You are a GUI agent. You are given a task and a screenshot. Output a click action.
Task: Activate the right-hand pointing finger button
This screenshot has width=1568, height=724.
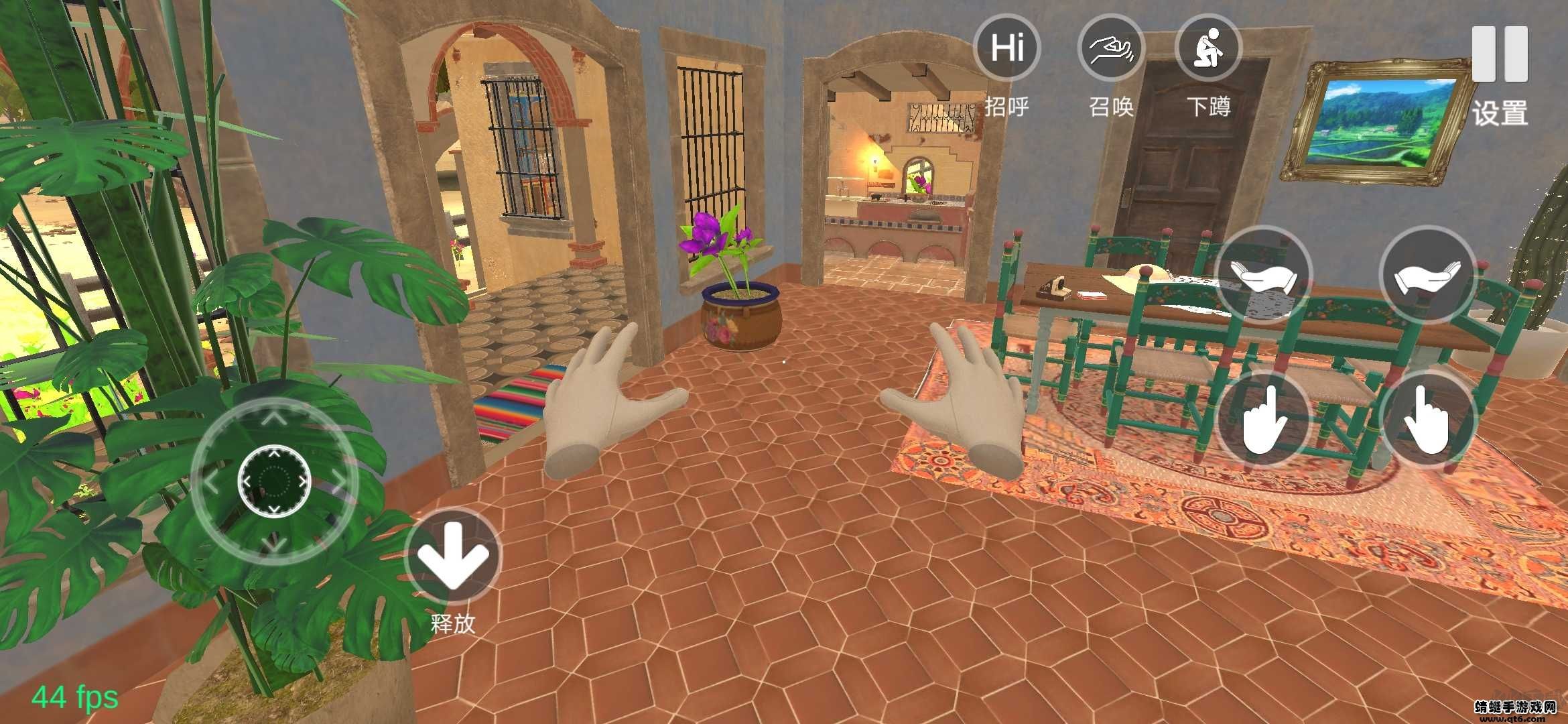tap(1428, 420)
